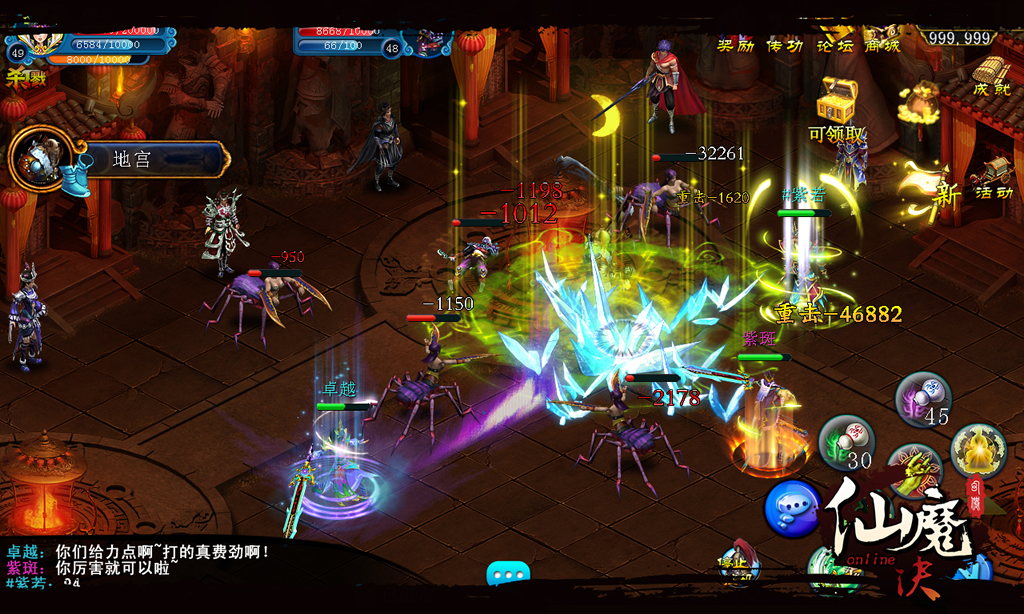Screen dimensions: 1024x614
Task: Open the 成就 achievements scroll
Action: 990,74
